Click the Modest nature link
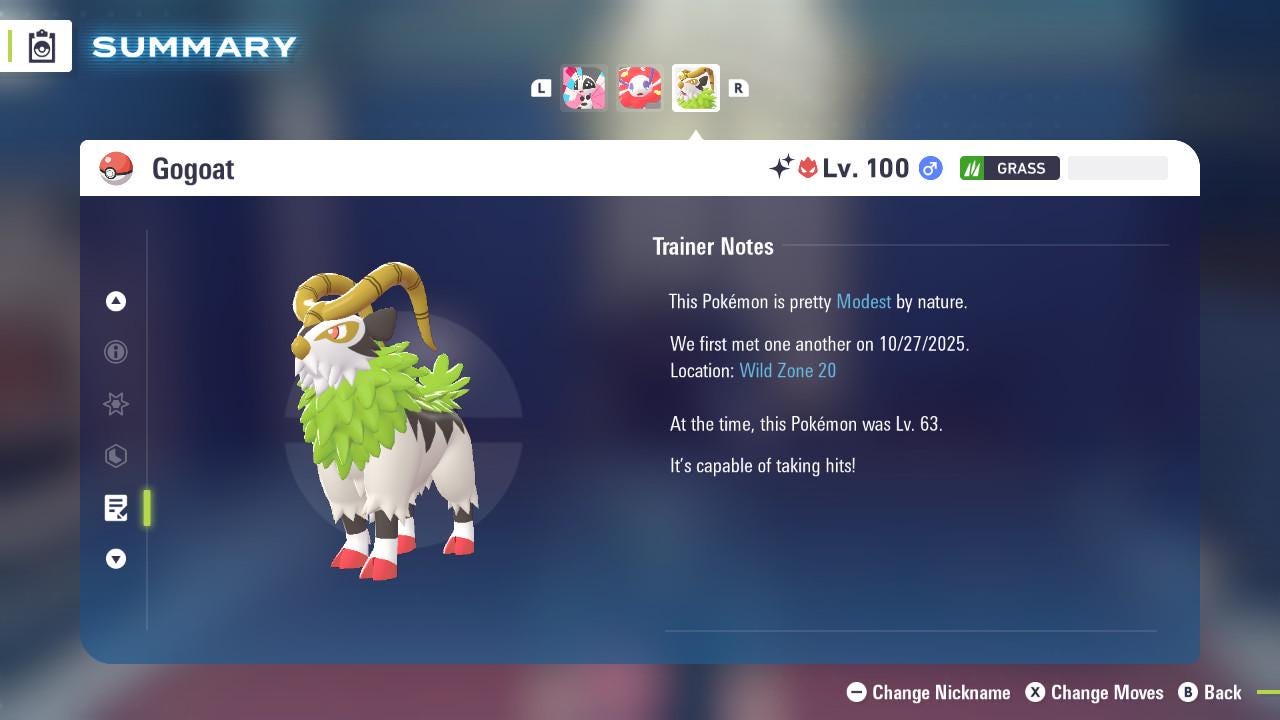The width and height of the screenshot is (1280, 720). tap(863, 301)
